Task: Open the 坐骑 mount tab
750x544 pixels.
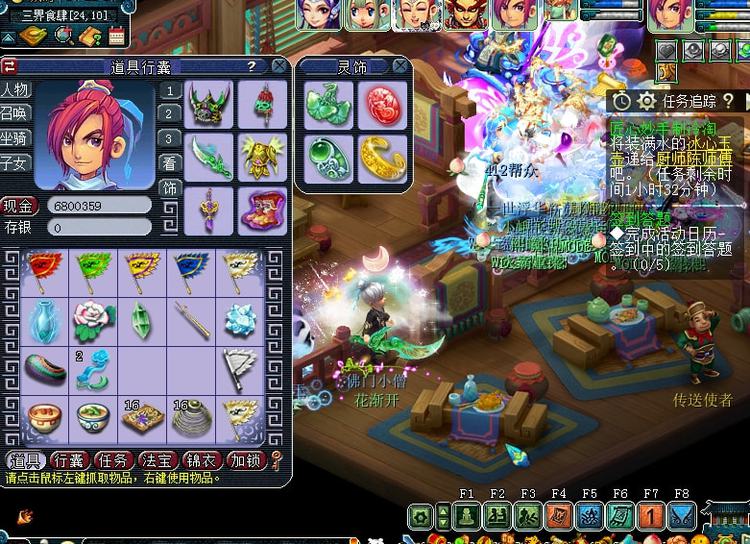Action: tap(15, 138)
